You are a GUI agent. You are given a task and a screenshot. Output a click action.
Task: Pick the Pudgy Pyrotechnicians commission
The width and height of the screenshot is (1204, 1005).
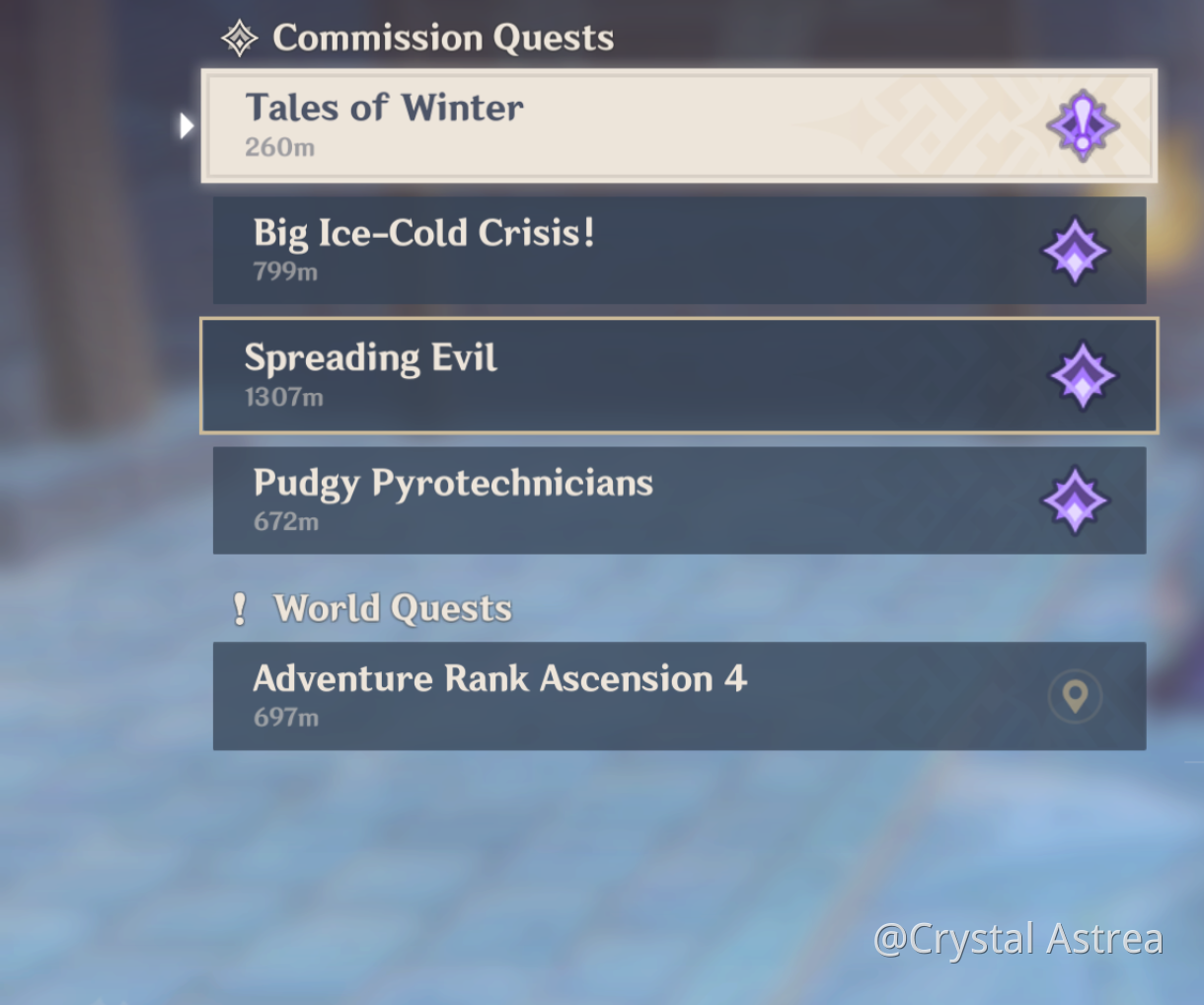tap(592, 501)
